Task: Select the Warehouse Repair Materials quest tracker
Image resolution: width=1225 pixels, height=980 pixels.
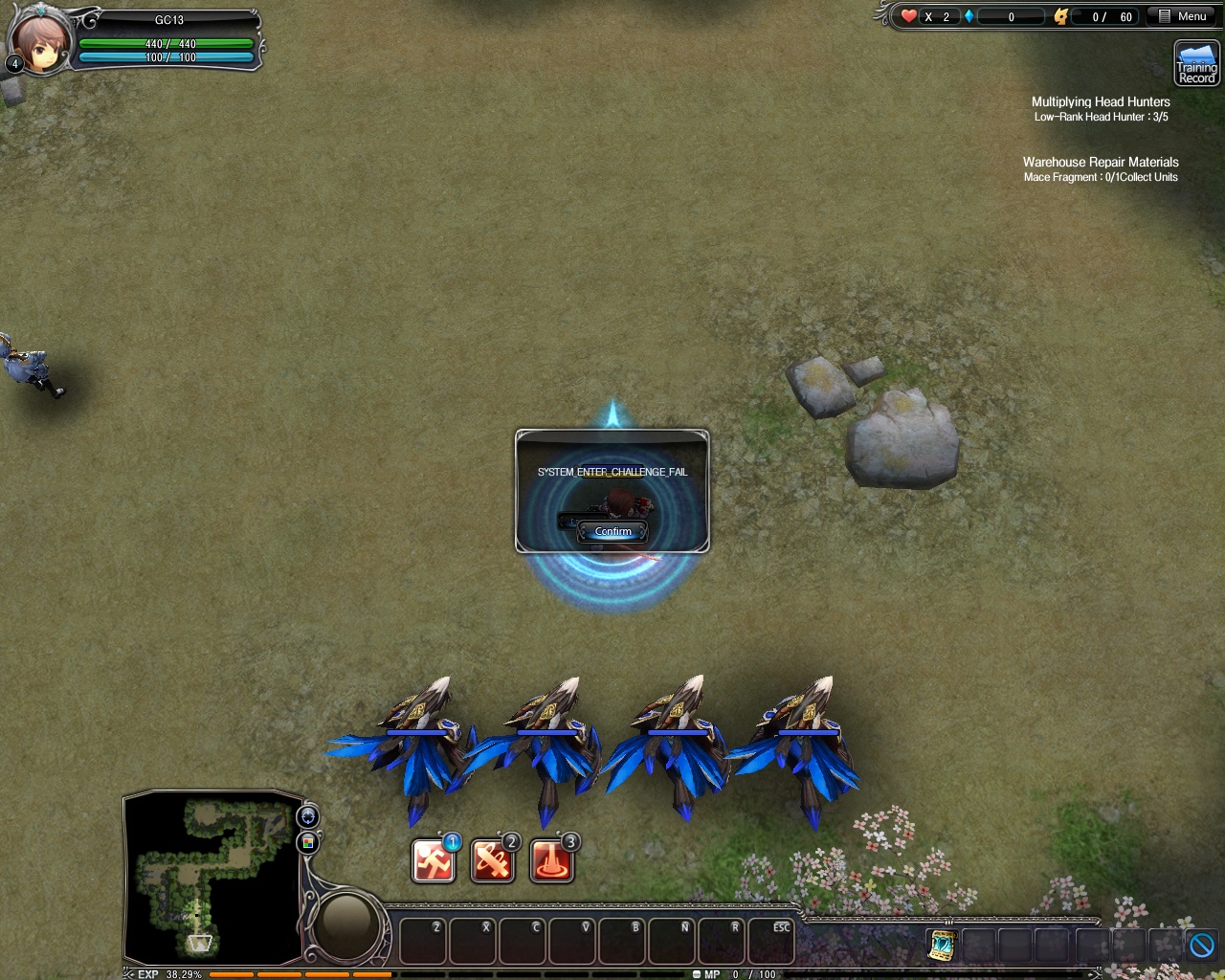Action: point(1101,162)
